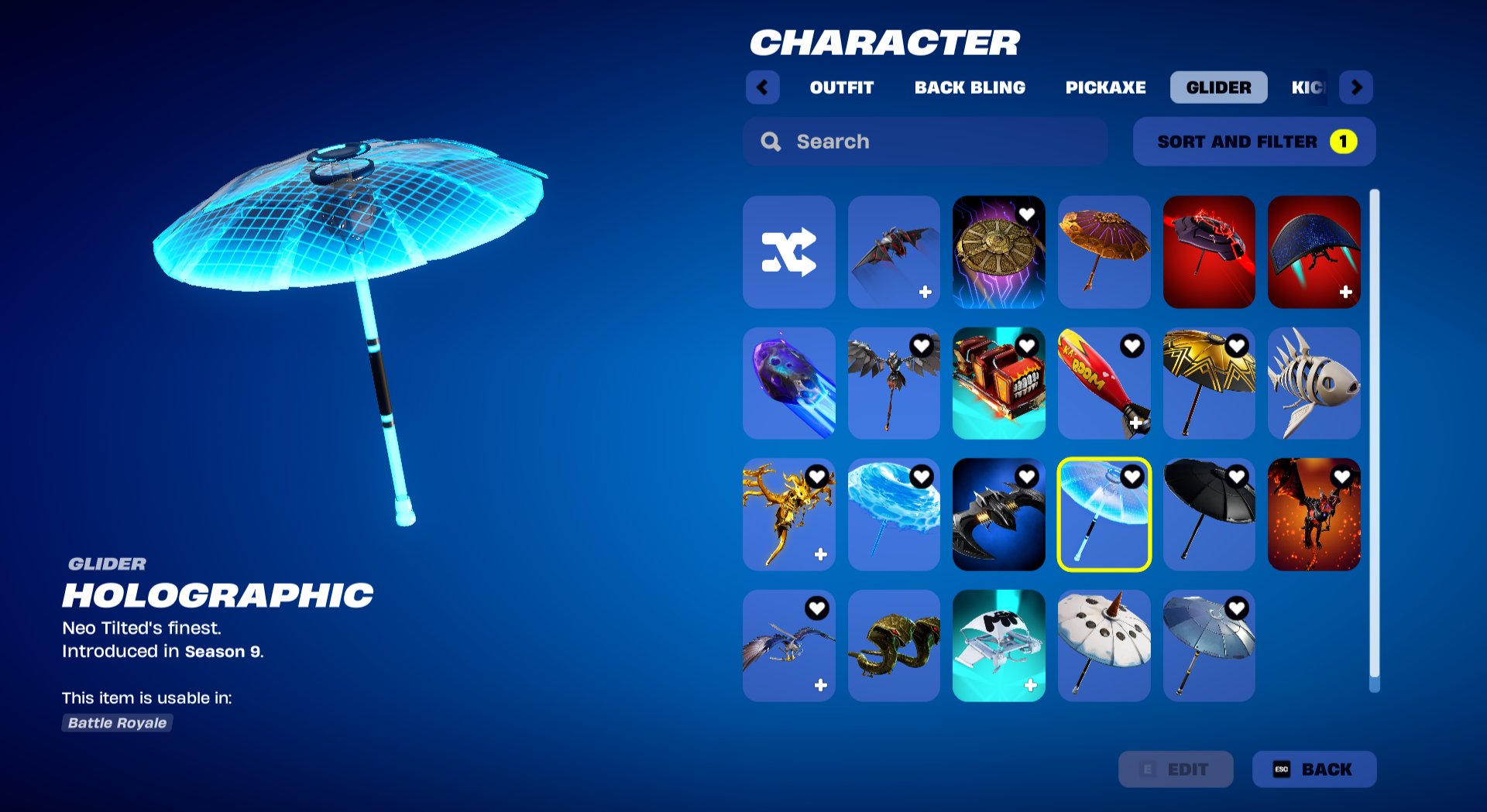Favorite the golden winged umbrella glider
Screen dimensions: 1487x812
point(1237,347)
